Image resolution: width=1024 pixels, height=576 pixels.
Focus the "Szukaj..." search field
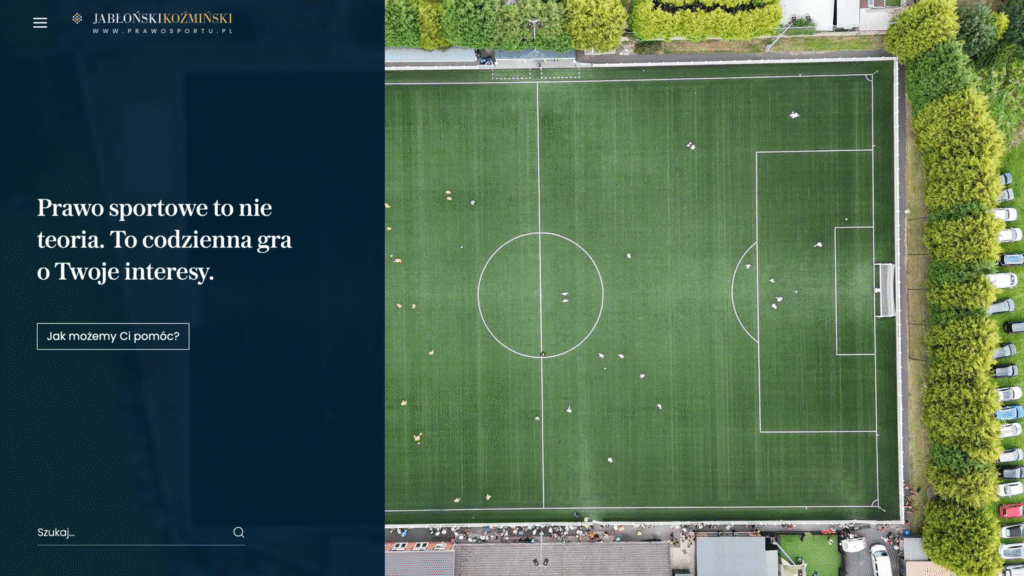coord(130,533)
